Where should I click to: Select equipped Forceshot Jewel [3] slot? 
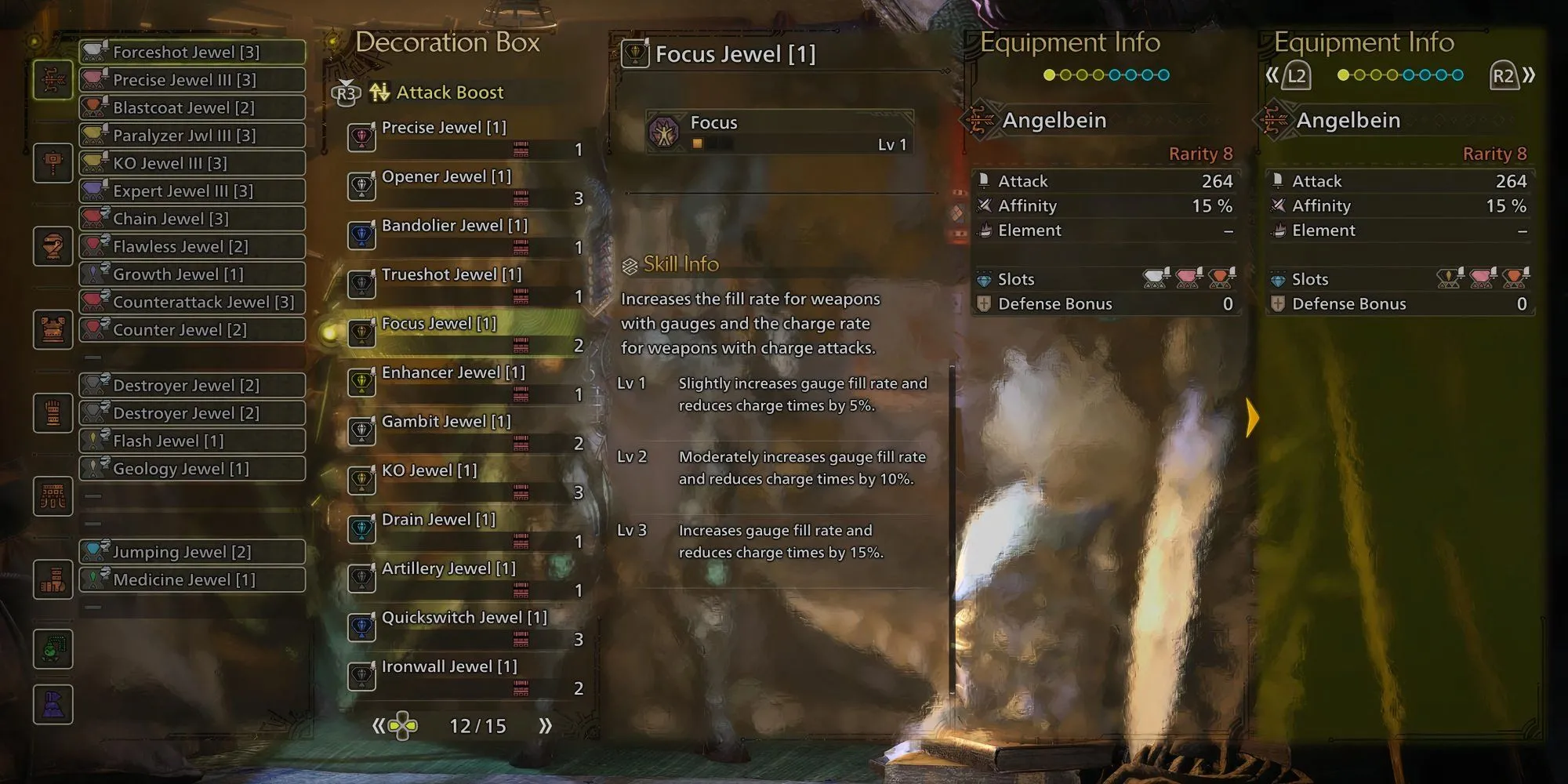(192, 52)
